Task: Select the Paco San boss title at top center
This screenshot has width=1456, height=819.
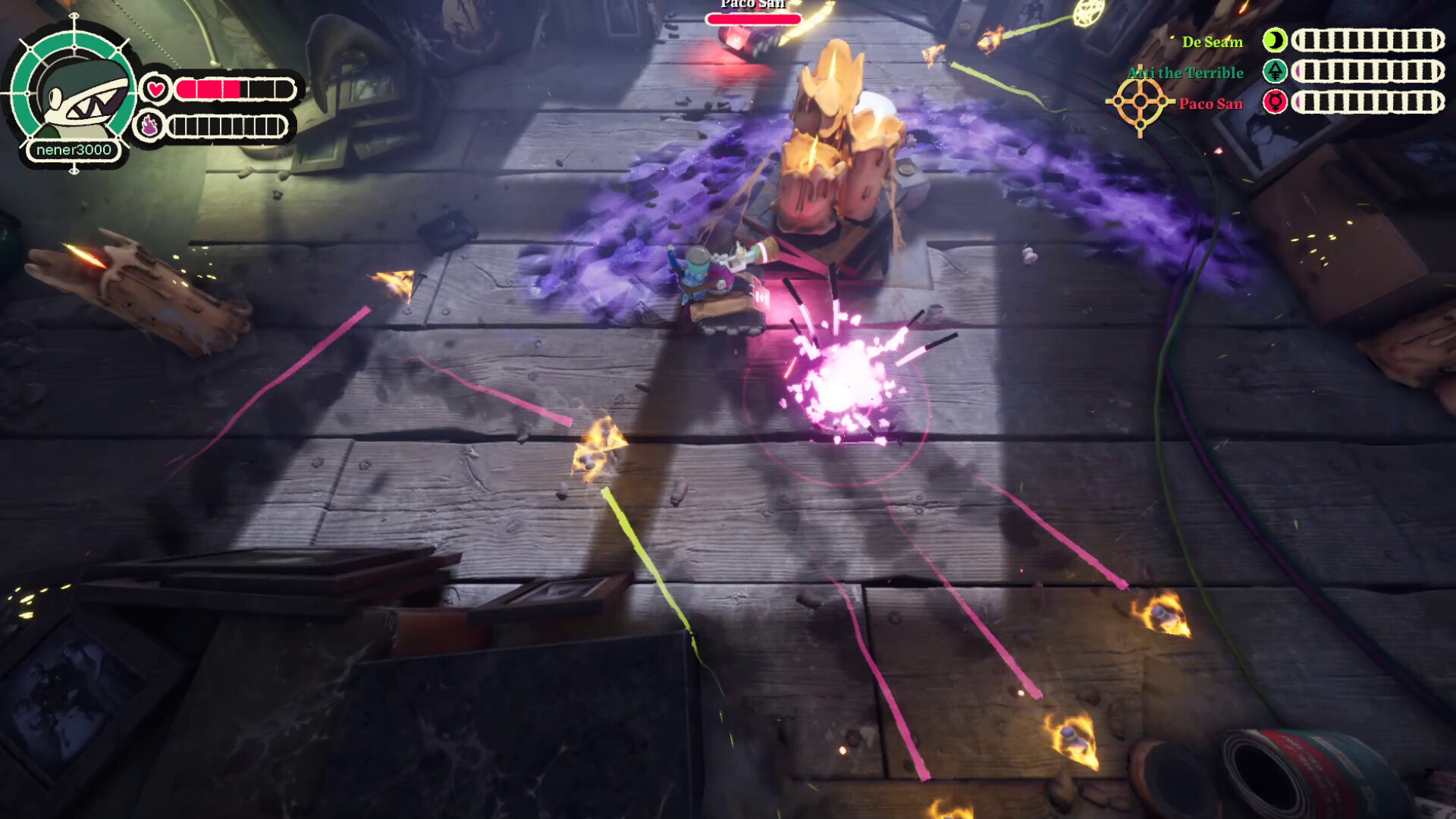Action: 752,5
